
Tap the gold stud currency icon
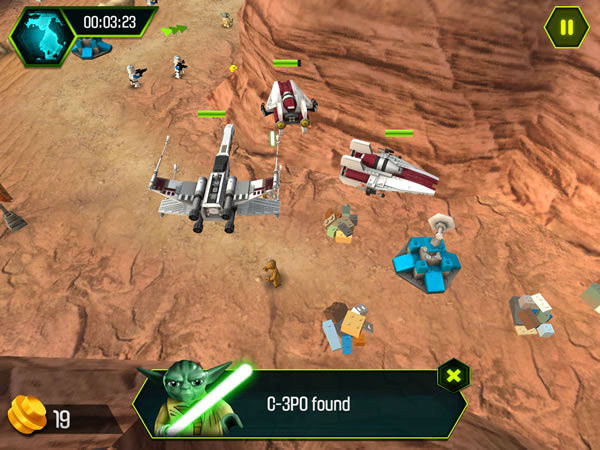coord(26,413)
